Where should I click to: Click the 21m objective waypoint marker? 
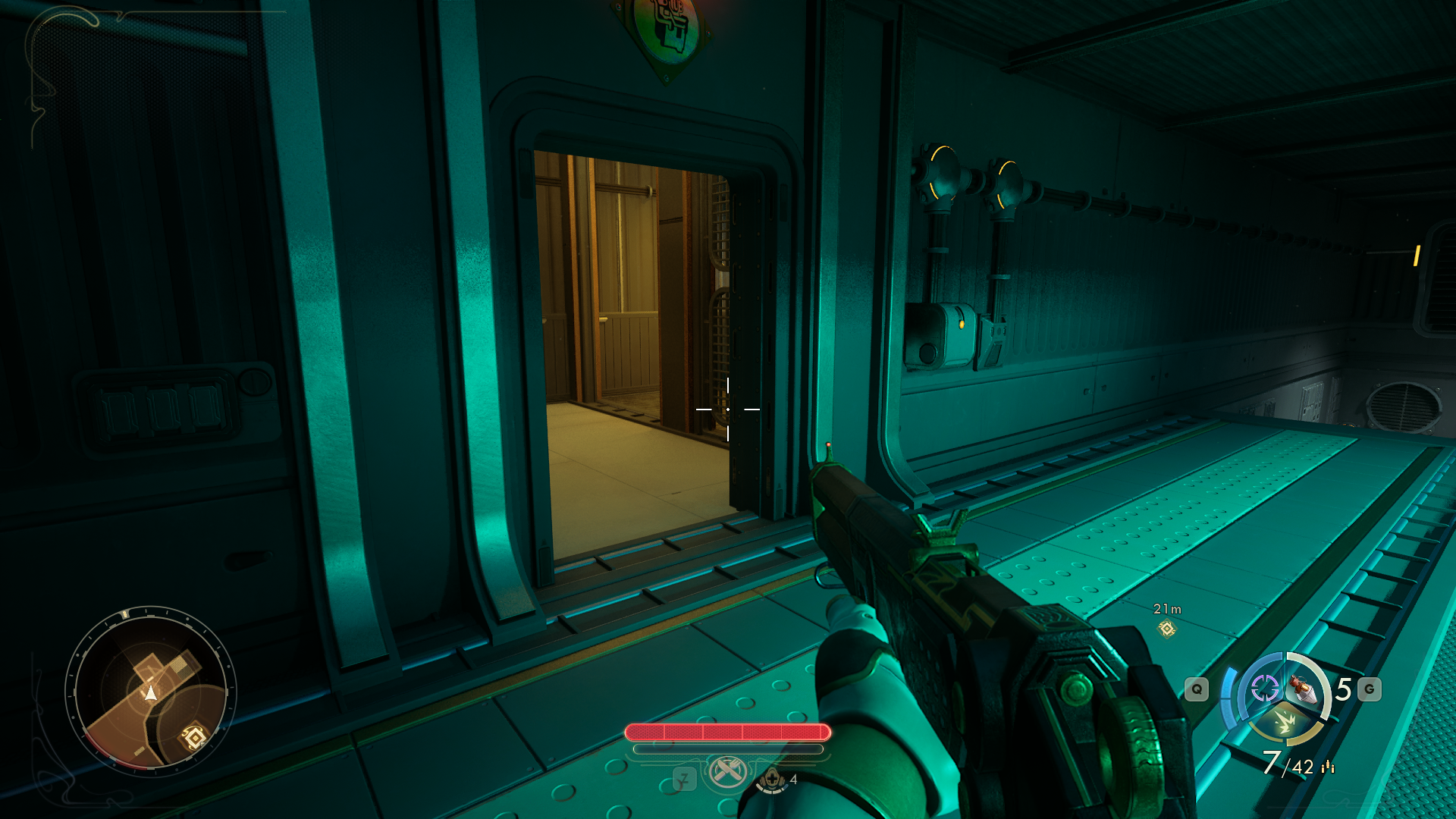[1167, 629]
